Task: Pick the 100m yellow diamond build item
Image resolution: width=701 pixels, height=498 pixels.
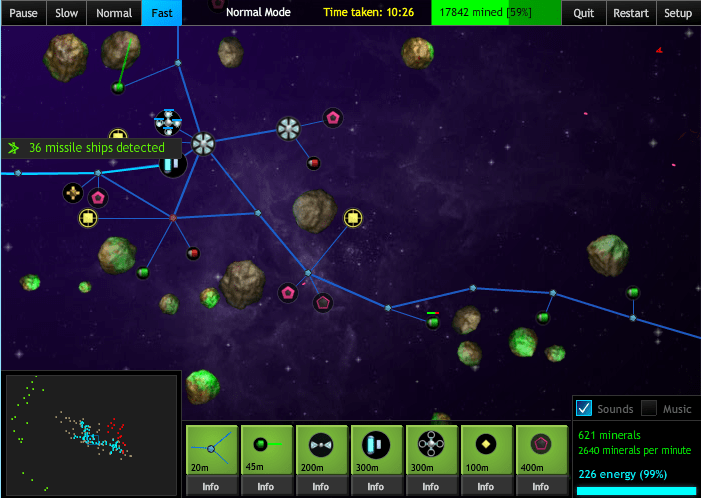Action: 486,449
